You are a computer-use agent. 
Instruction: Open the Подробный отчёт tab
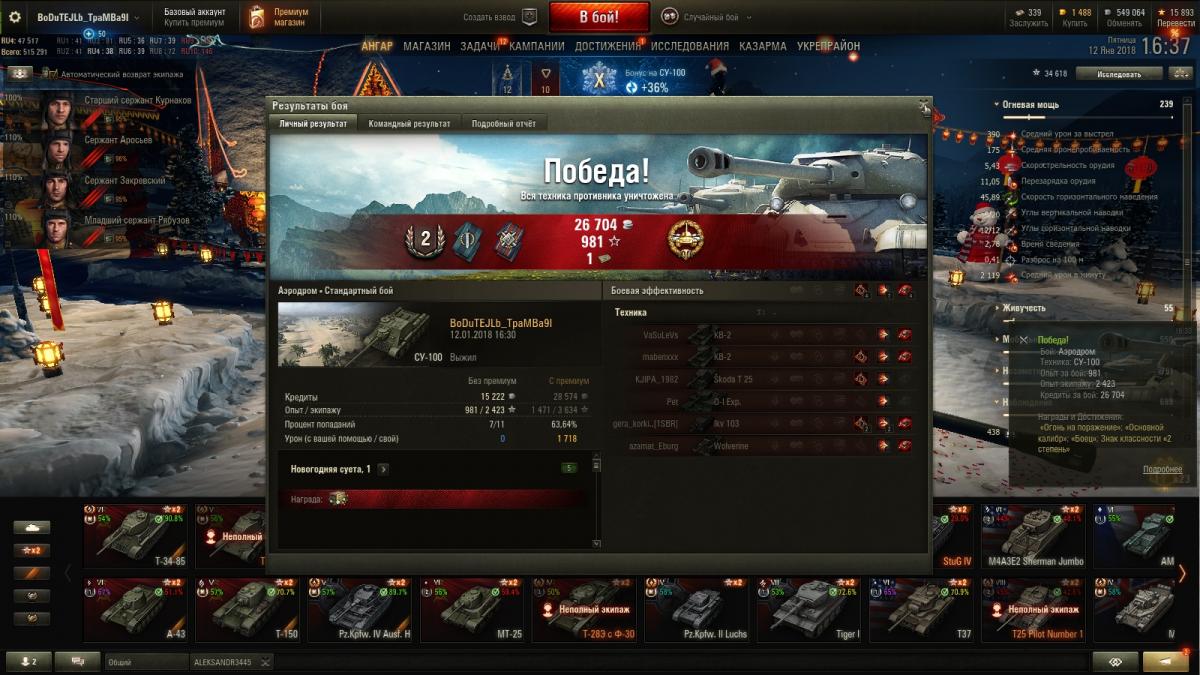tap(504, 124)
